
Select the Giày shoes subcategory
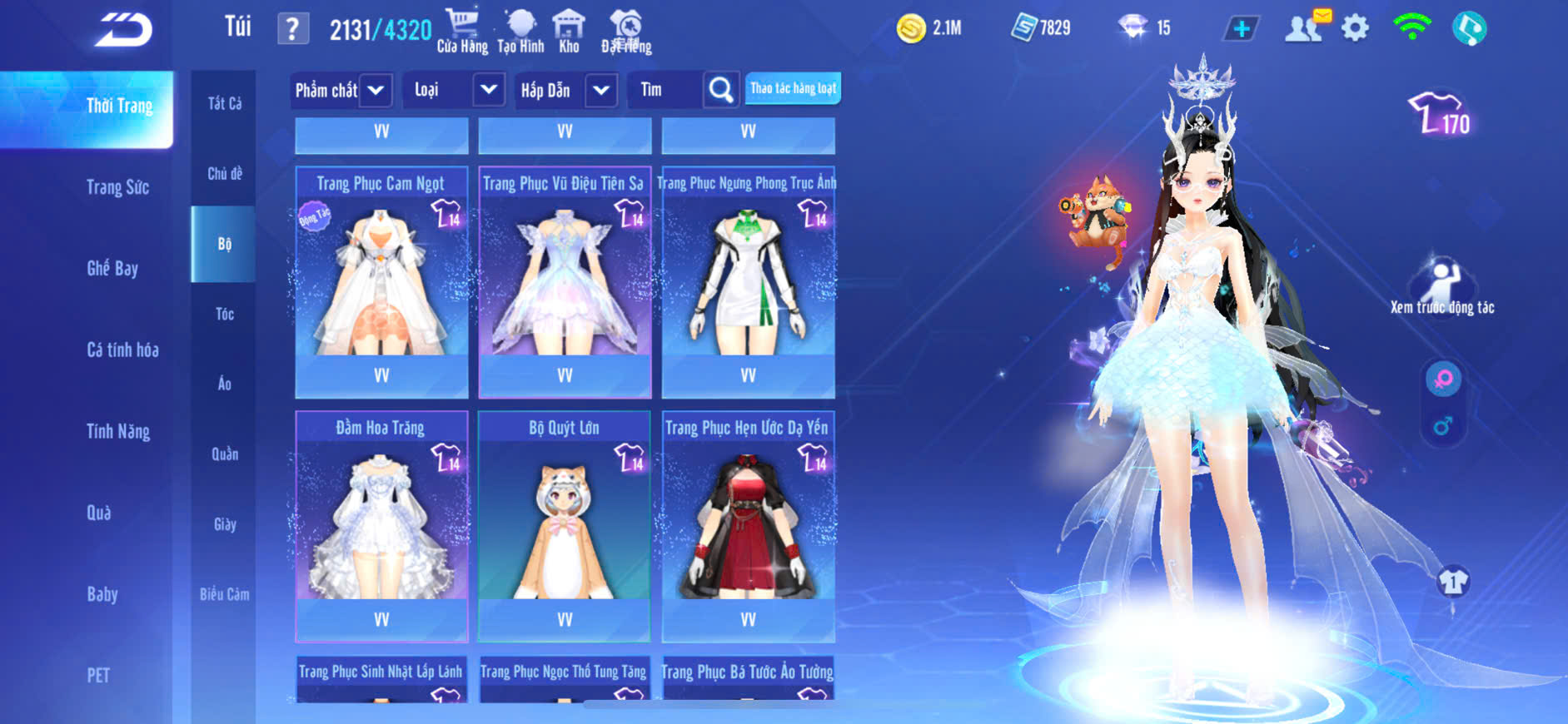point(224,524)
